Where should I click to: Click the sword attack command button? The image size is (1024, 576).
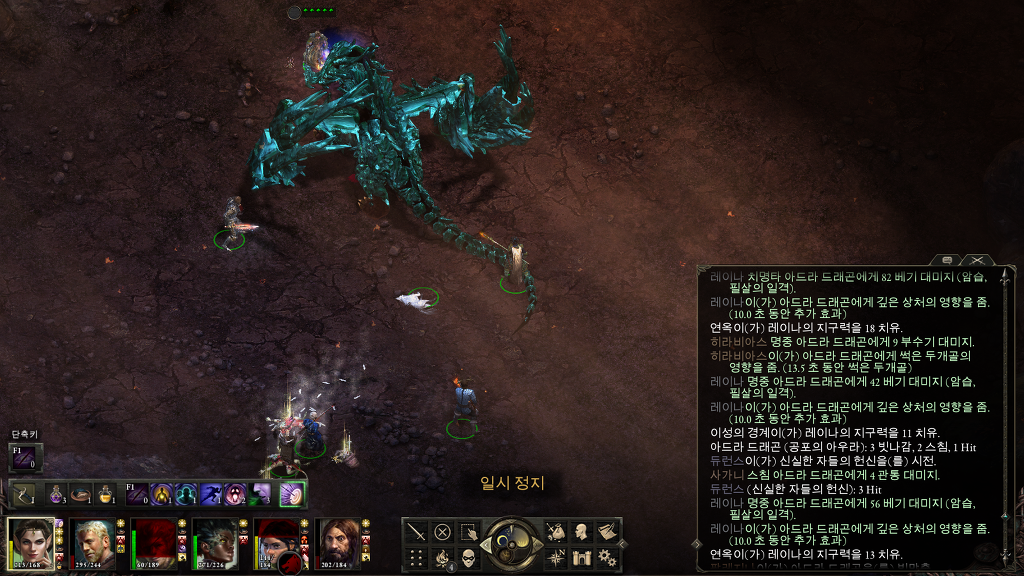click(416, 532)
